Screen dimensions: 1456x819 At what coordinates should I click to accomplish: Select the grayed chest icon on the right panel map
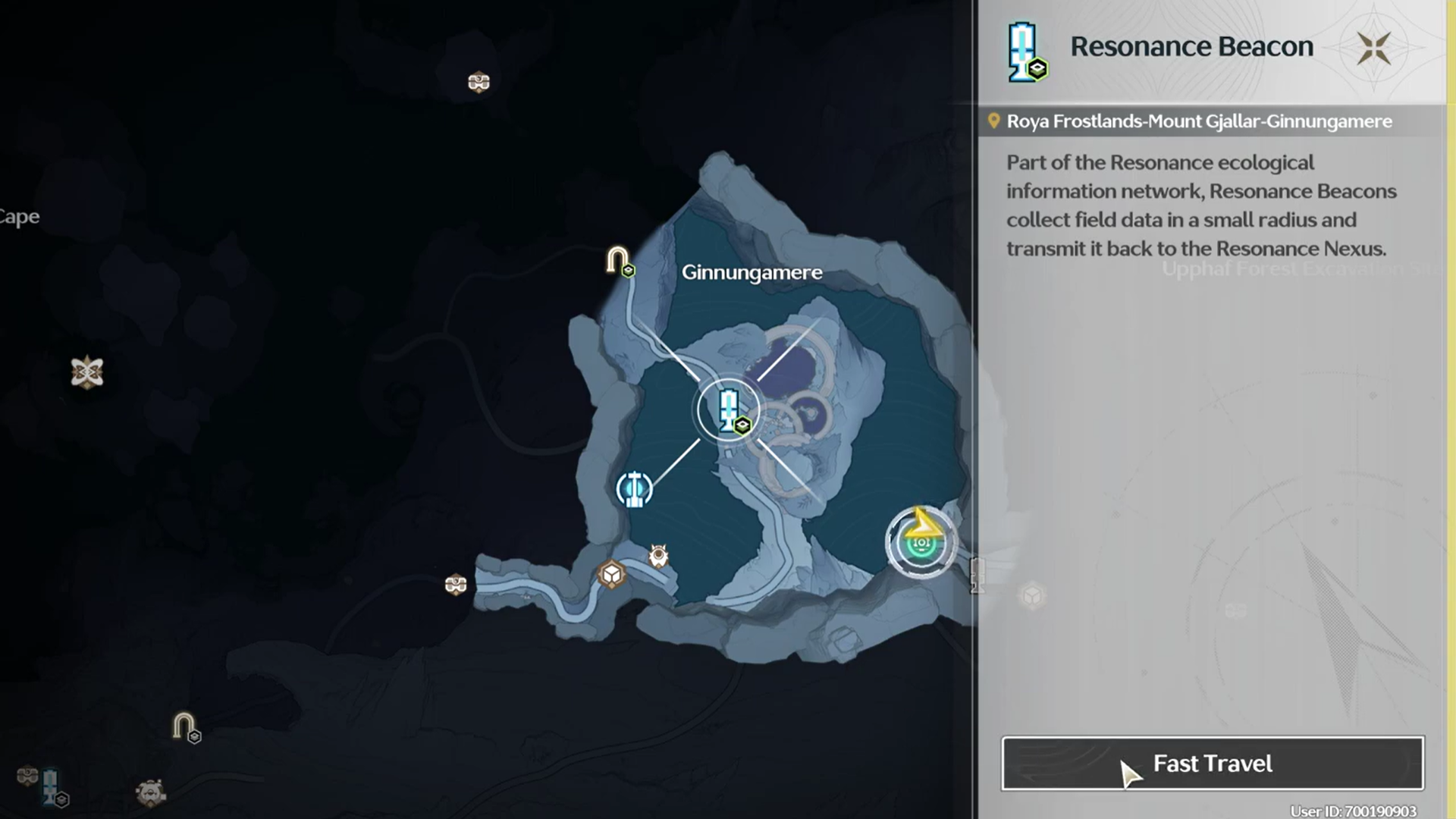coord(1031,594)
